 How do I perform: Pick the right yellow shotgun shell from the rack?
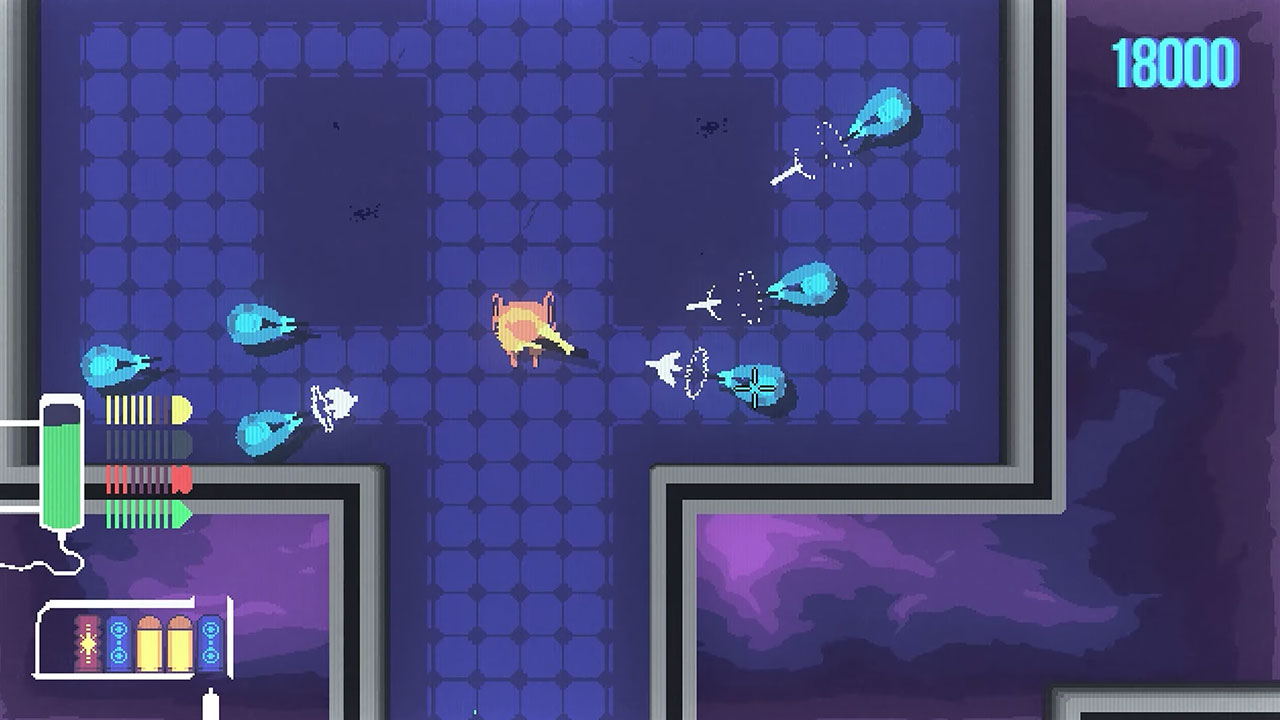point(180,642)
